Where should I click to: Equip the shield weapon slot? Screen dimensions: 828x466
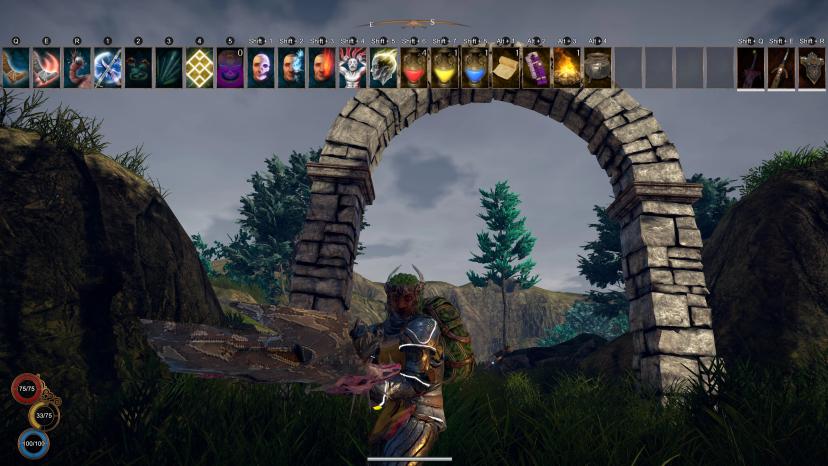click(x=812, y=67)
